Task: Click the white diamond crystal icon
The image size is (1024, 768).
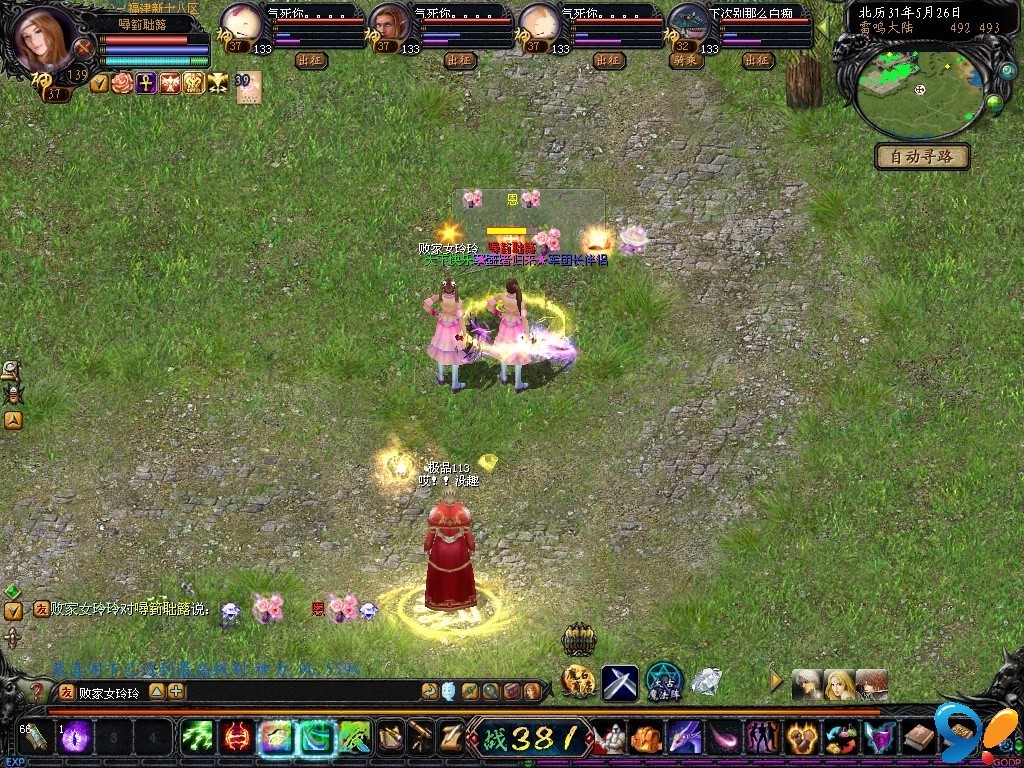Action: (x=706, y=681)
